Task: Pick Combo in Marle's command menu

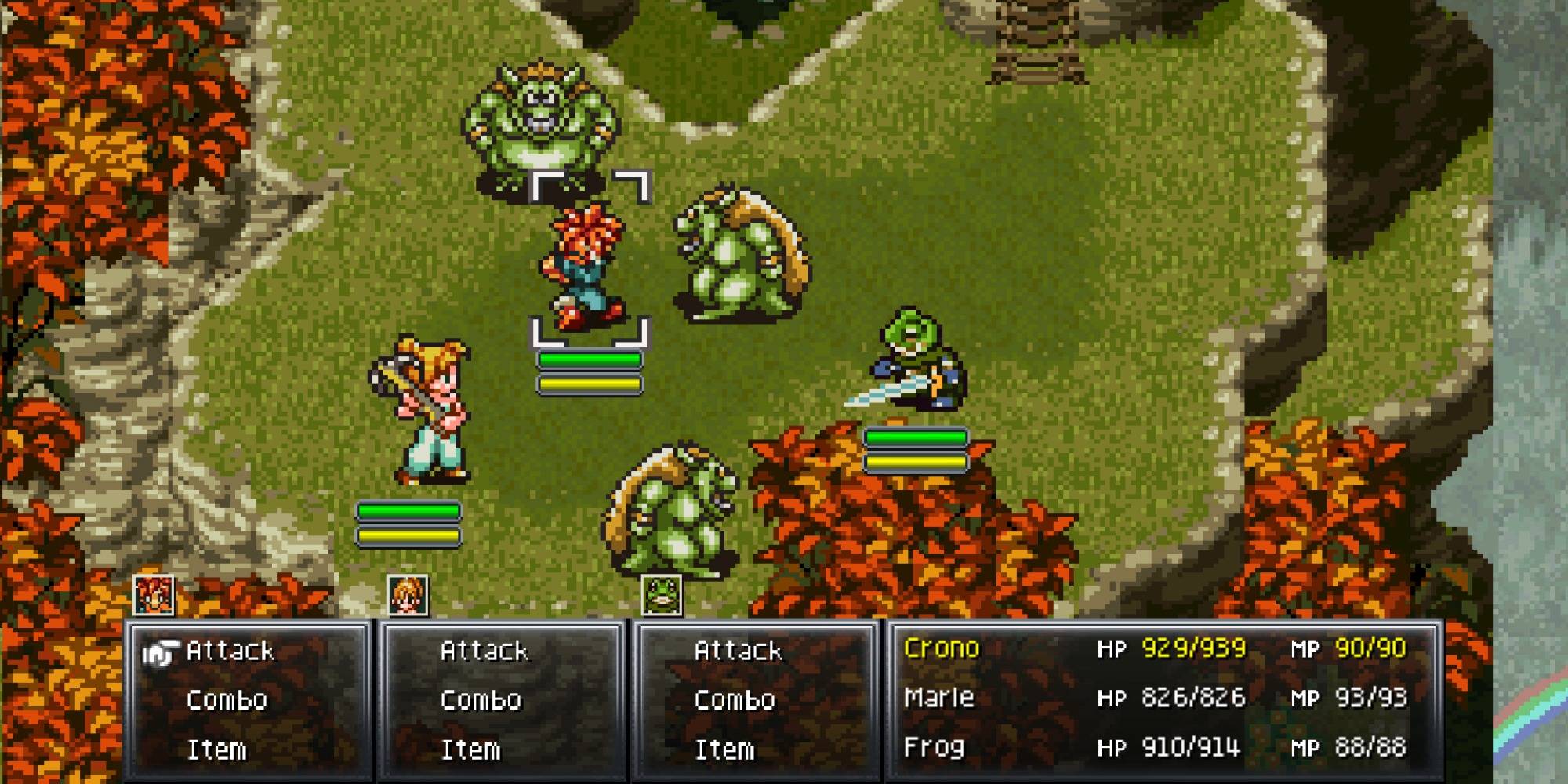Action: tap(481, 700)
